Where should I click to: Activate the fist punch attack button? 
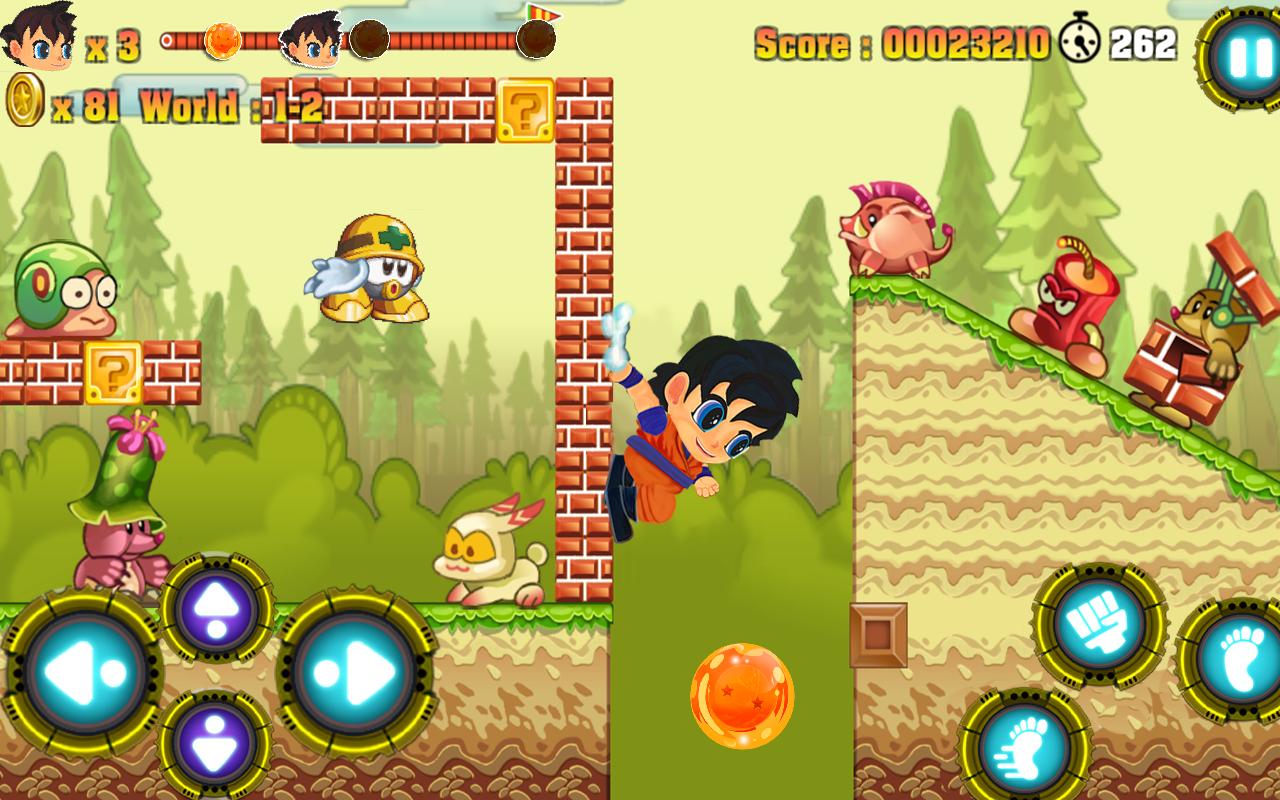[x=1099, y=625]
